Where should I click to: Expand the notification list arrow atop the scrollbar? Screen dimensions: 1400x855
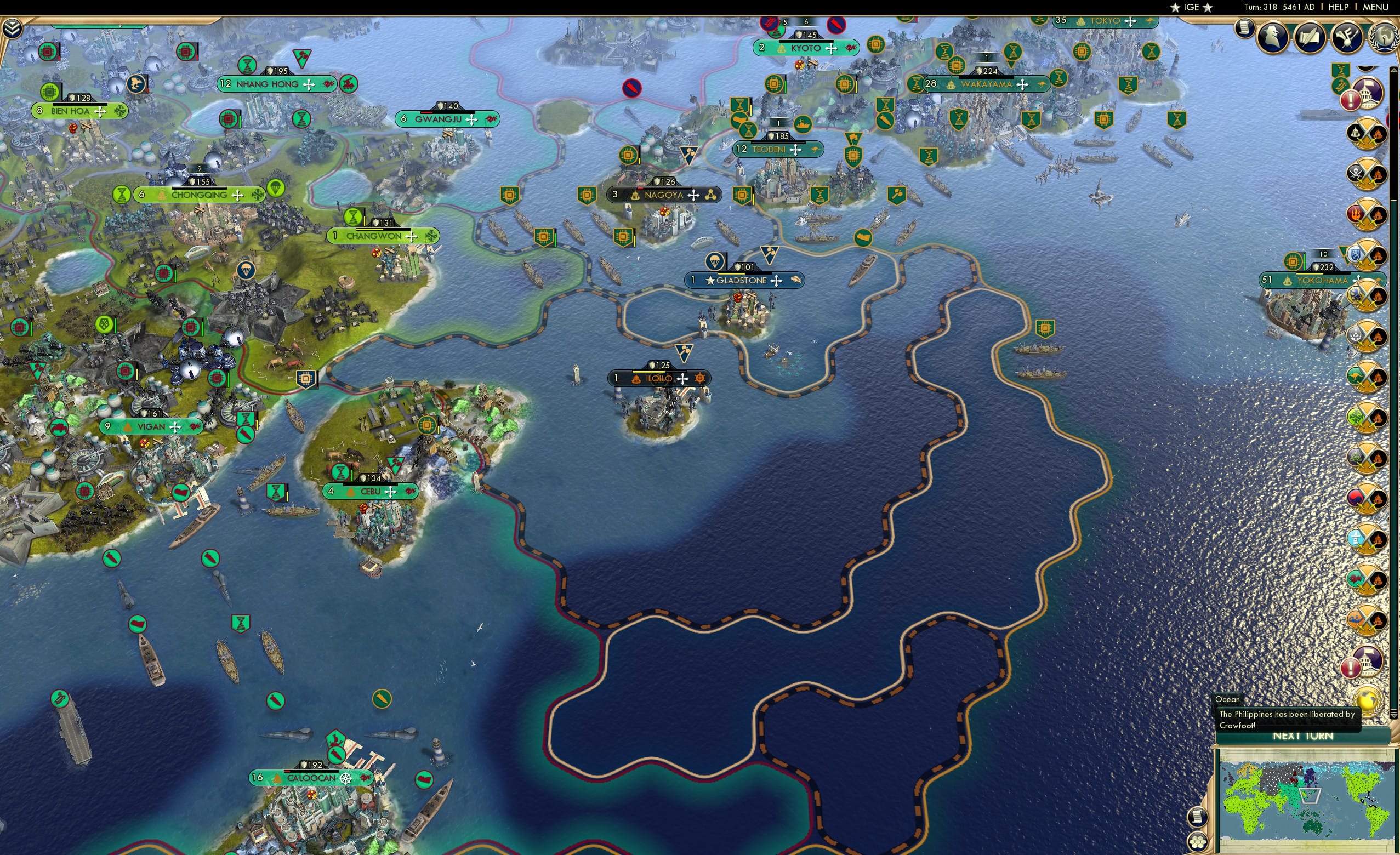pos(1394,70)
